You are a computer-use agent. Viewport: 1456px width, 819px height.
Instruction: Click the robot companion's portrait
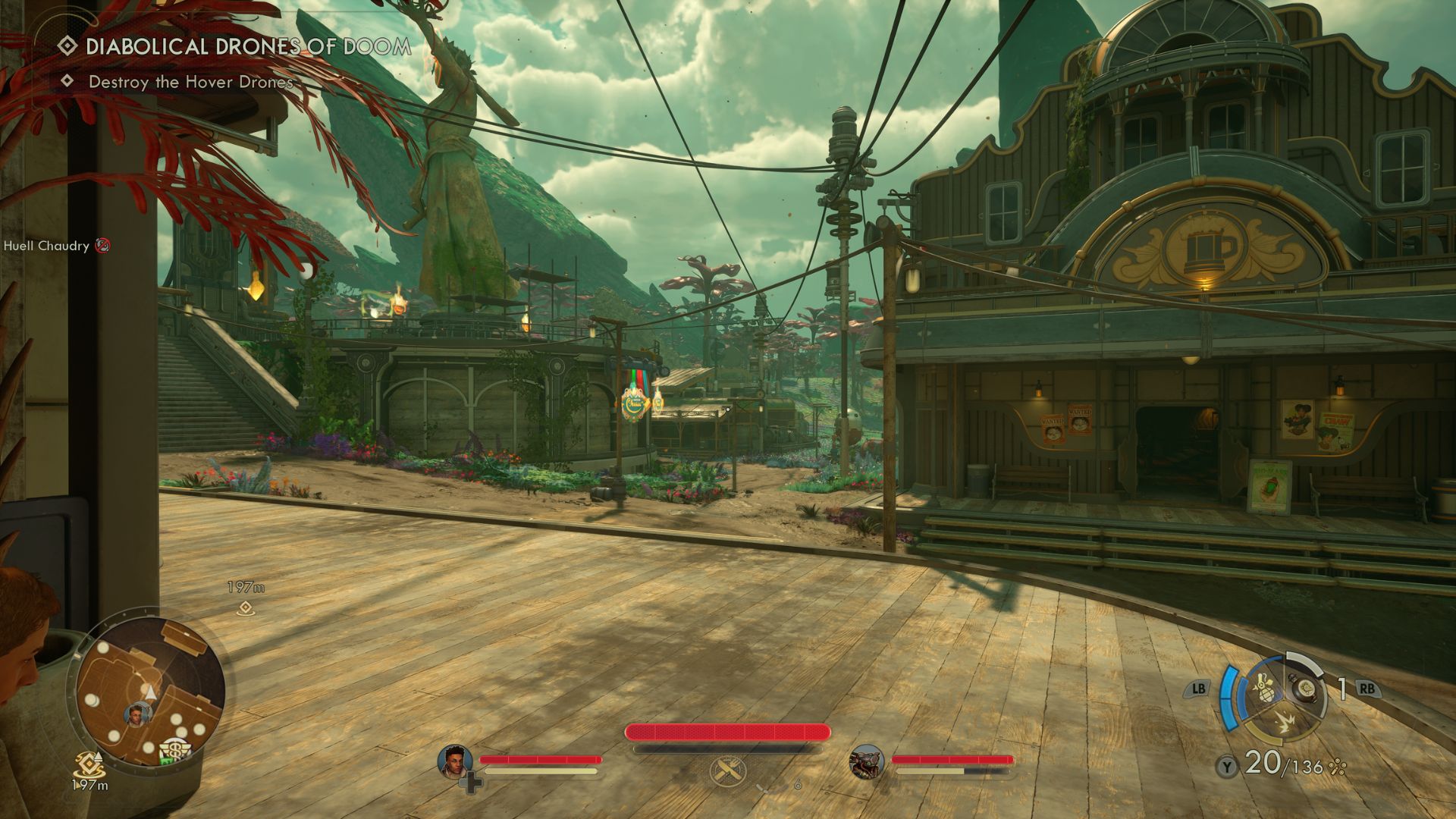click(x=867, y=761)
